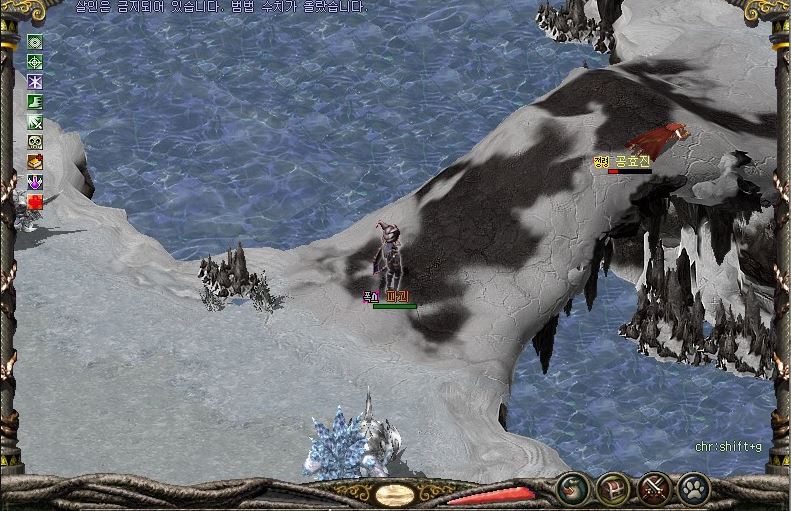Select the purple starburst skill icon
Image resolution: width=791 pixels, height=511 pixels.
(35, 82)
